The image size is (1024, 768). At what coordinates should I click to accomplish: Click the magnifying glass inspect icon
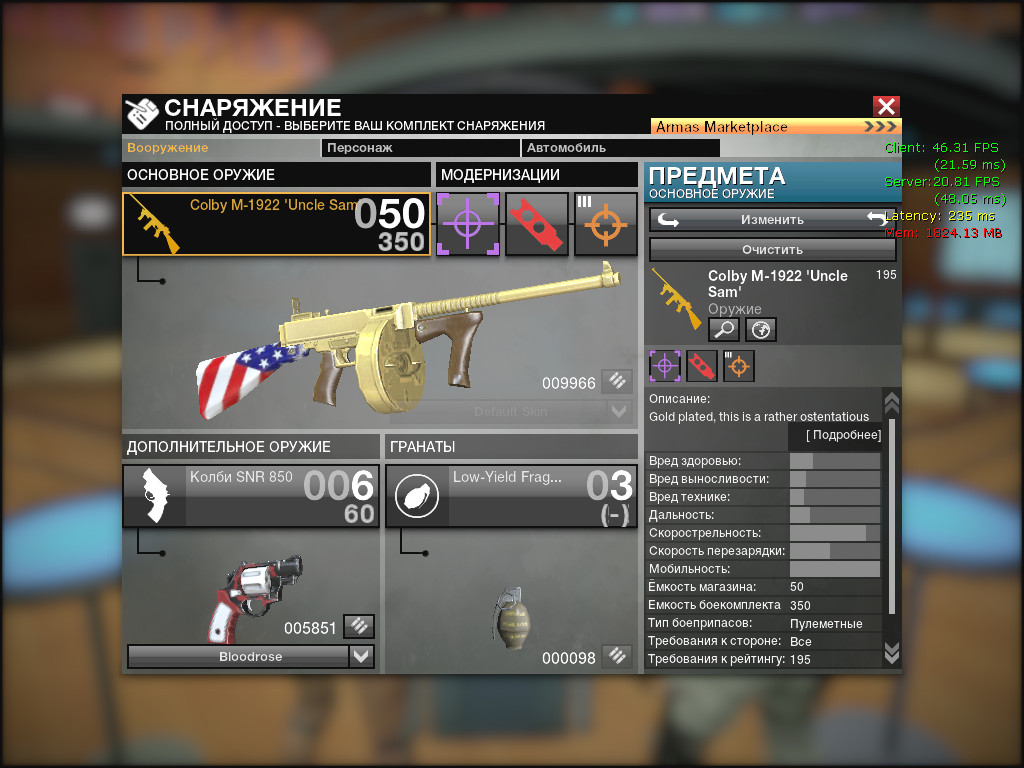[724, 329]
